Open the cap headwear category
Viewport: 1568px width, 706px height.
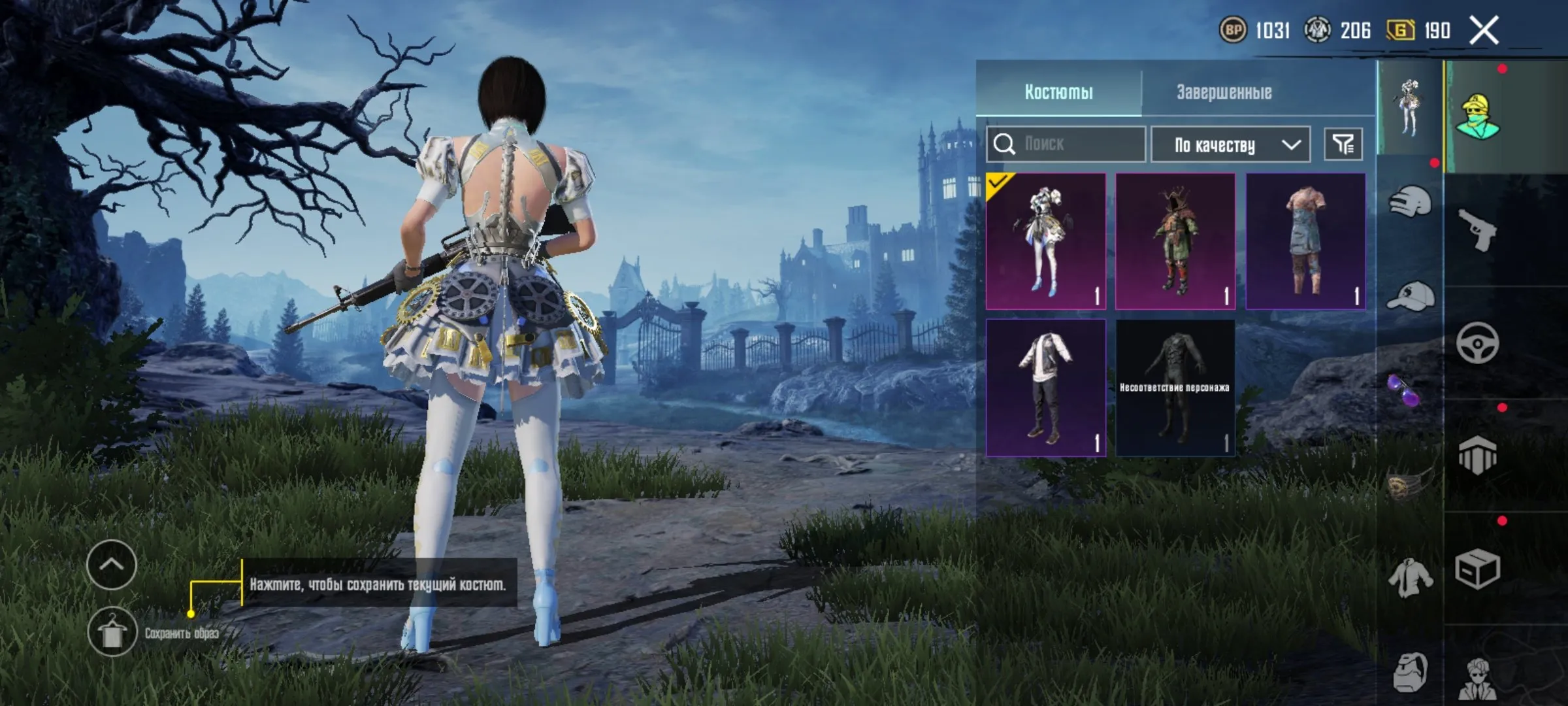tap(1409, 297)
